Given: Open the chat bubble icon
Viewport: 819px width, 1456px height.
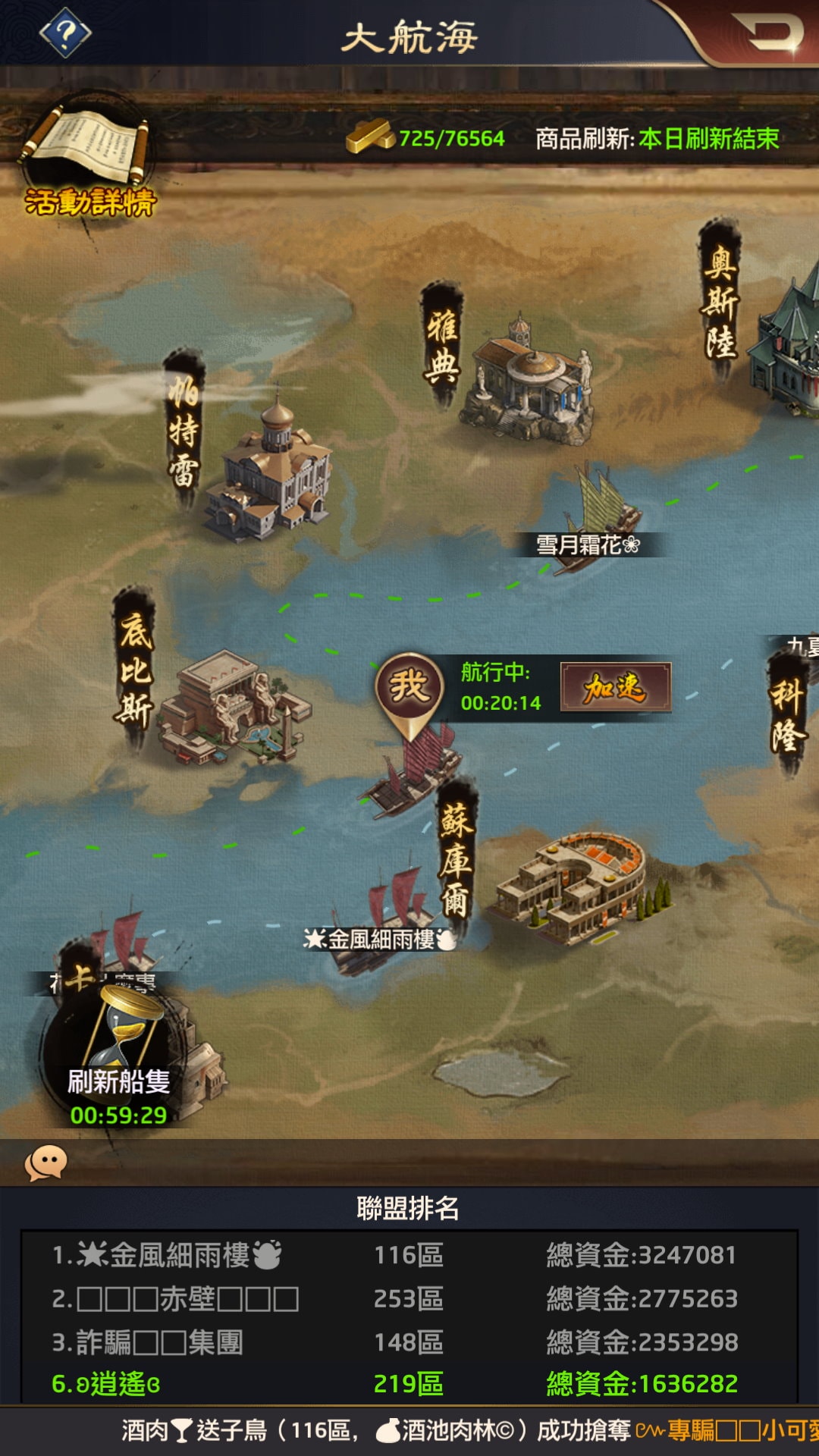Looking at the screenshot, I should point(45,1163).
